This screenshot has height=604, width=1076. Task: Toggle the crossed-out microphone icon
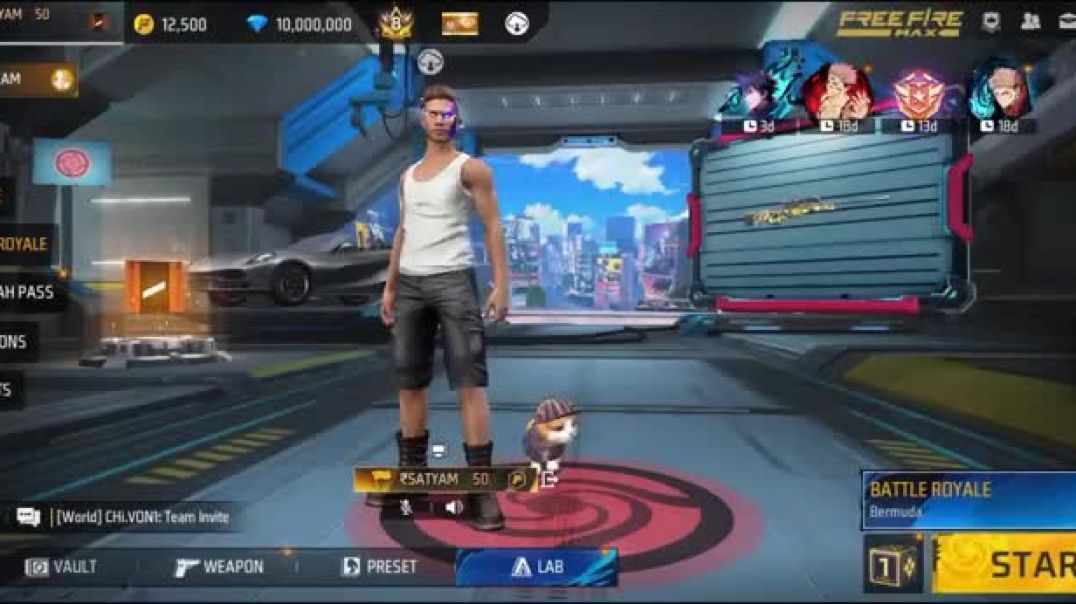tap(407, 507)
